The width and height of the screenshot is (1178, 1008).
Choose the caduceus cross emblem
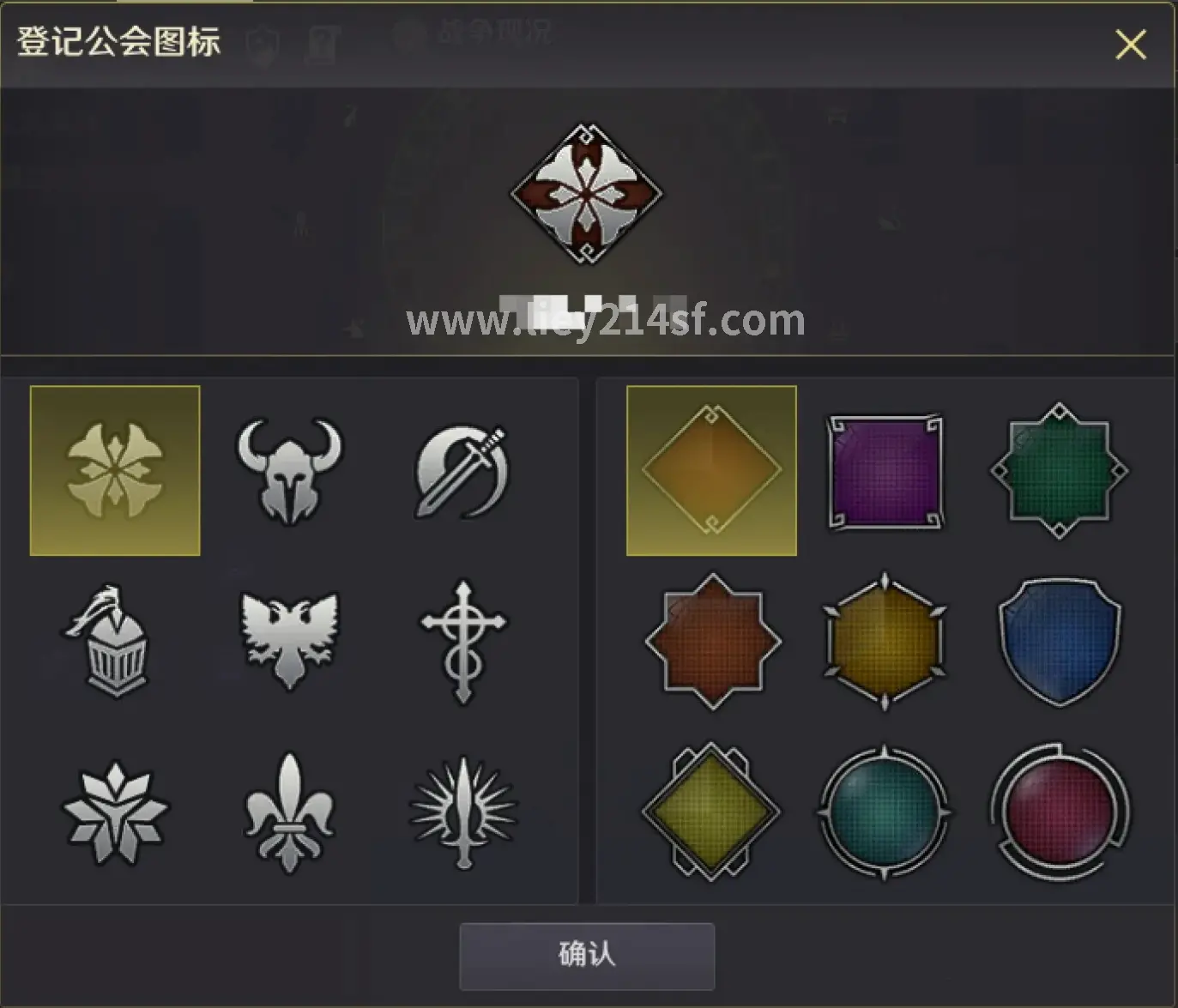tap(462, 639)
